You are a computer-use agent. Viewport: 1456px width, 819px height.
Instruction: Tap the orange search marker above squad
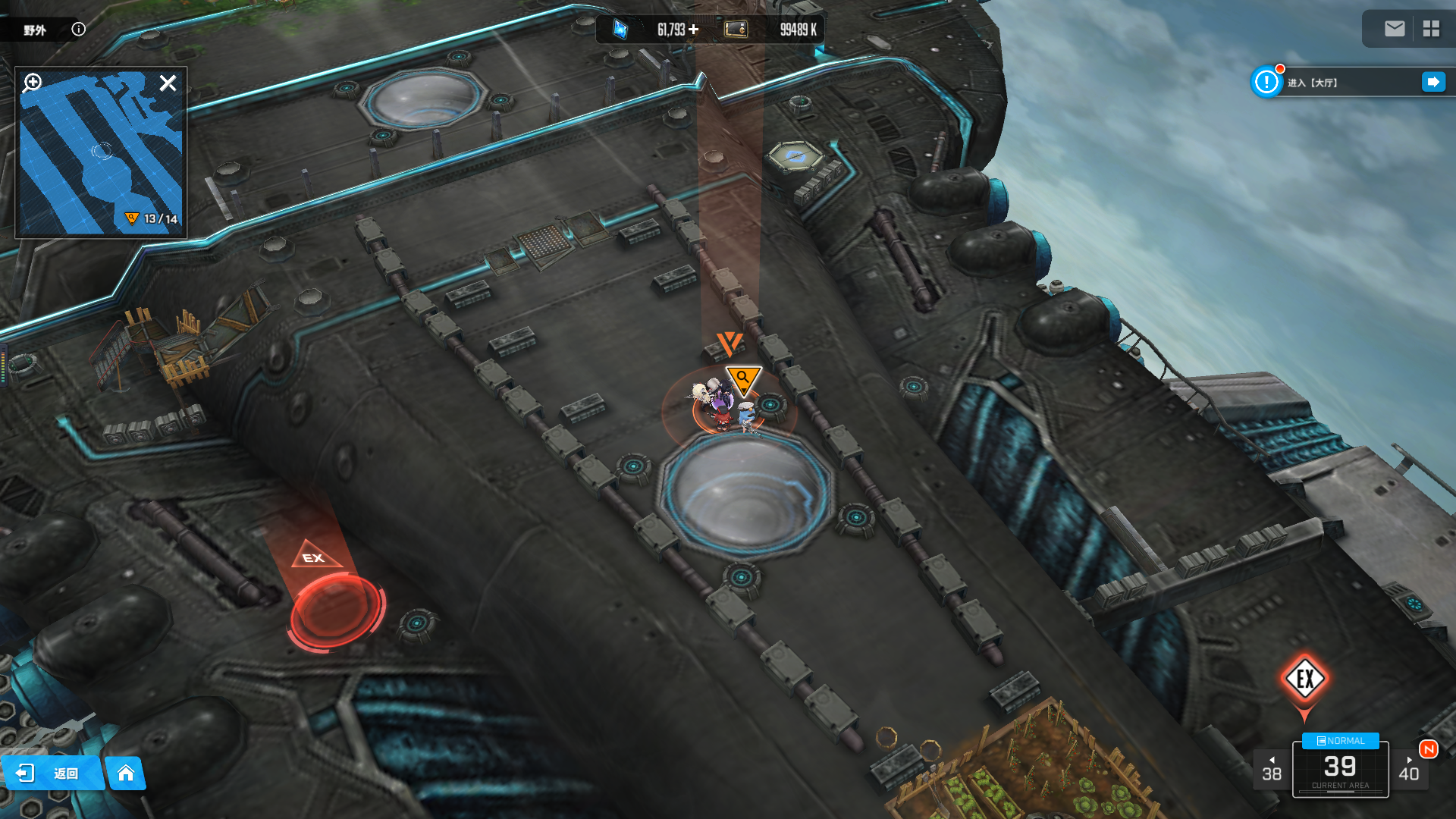tap(743, 378)
